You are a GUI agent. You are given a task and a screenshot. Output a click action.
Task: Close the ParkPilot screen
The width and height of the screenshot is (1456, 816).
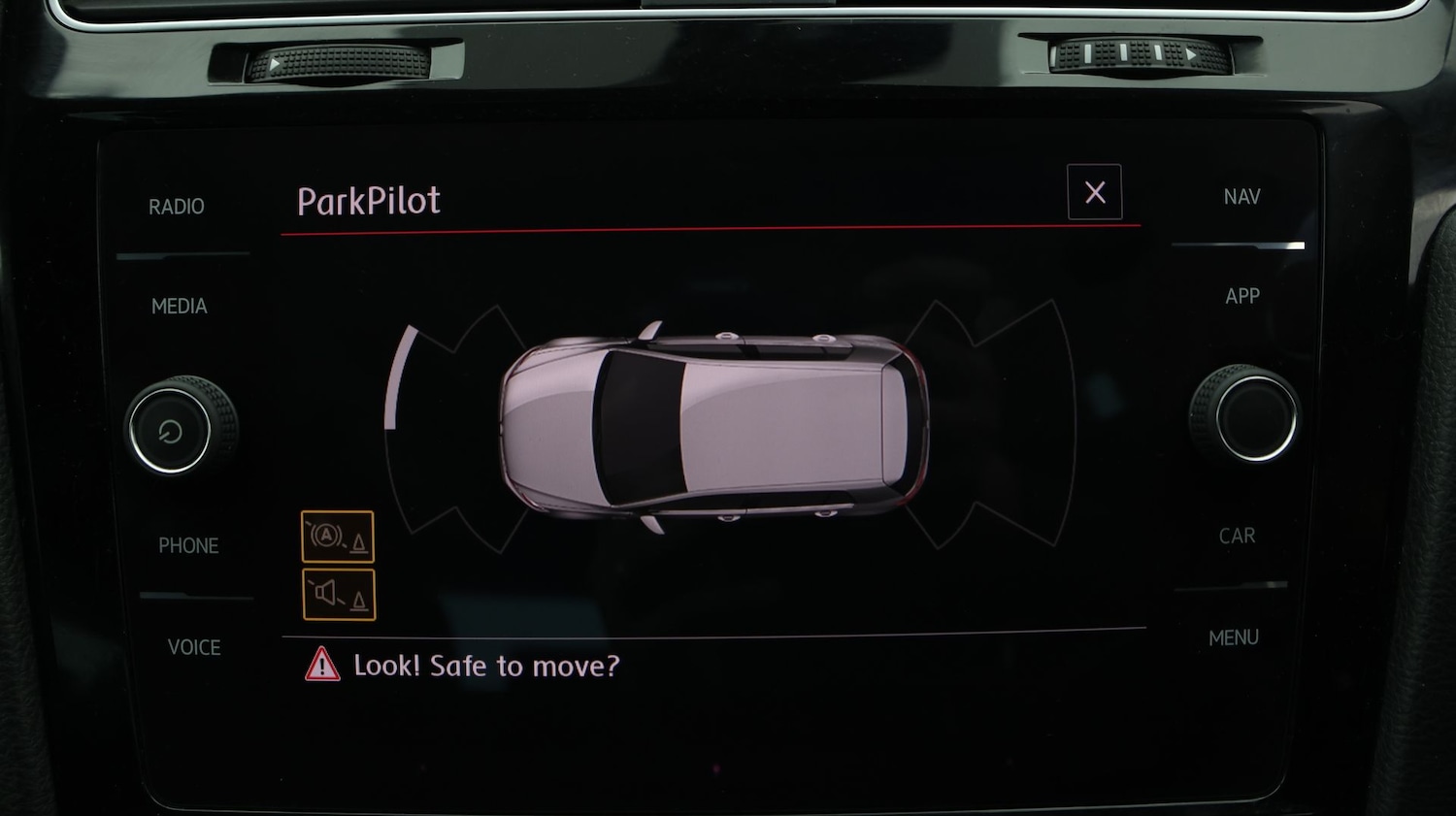1094,192
